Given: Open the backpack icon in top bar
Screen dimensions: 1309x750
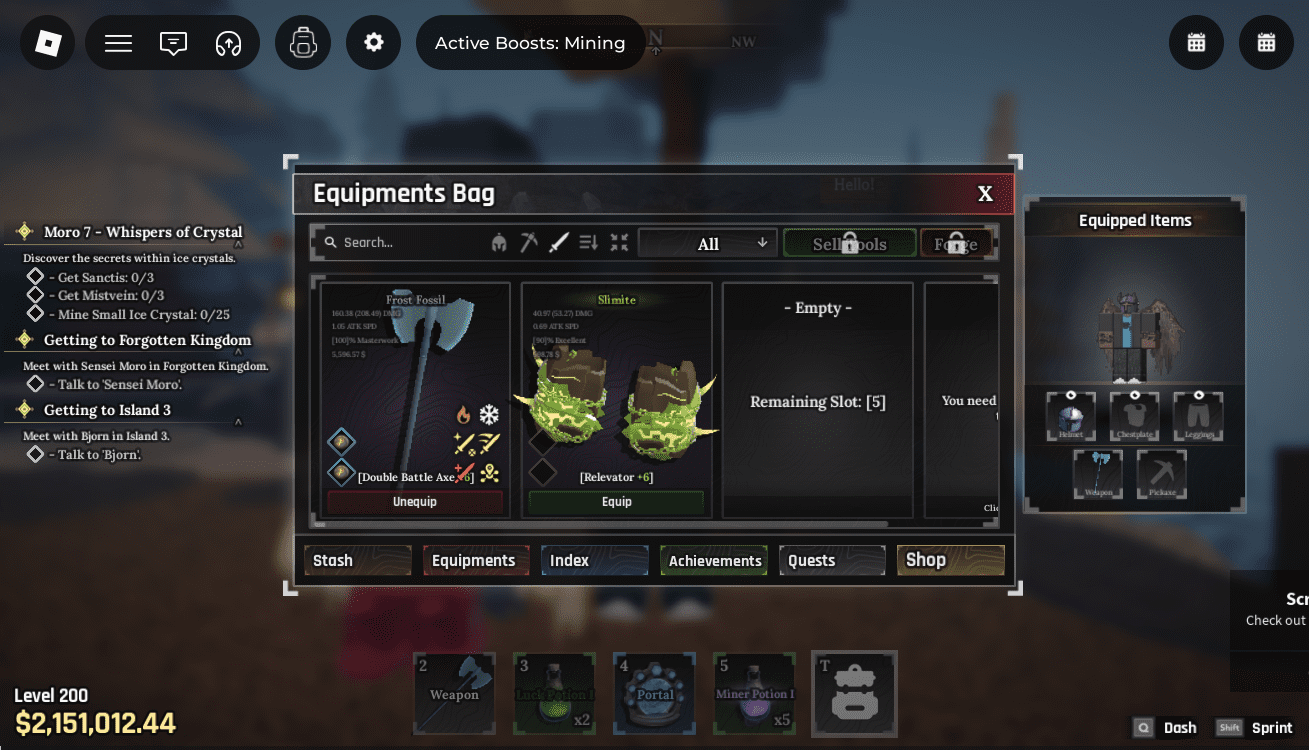Looking at the screenshot, I should 303,43.
